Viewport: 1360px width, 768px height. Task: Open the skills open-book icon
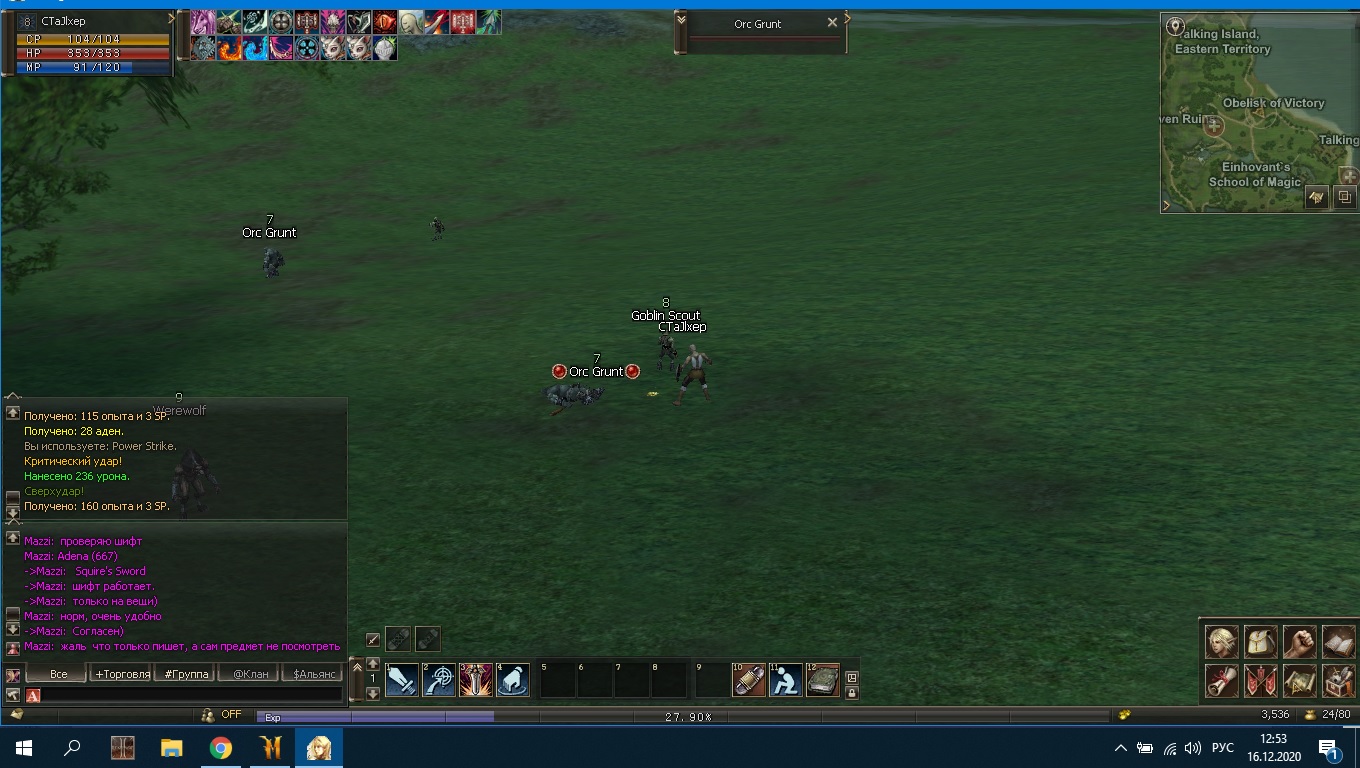[x=1338, y=642]
